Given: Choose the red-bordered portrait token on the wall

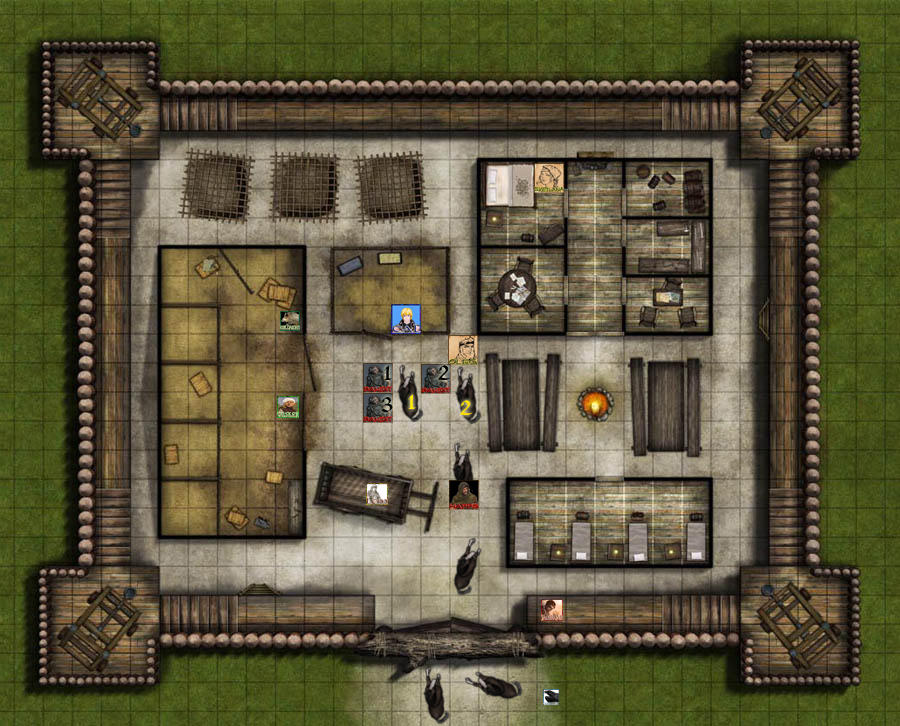Looking at the screenshot, I should click(x=551, y=610).
